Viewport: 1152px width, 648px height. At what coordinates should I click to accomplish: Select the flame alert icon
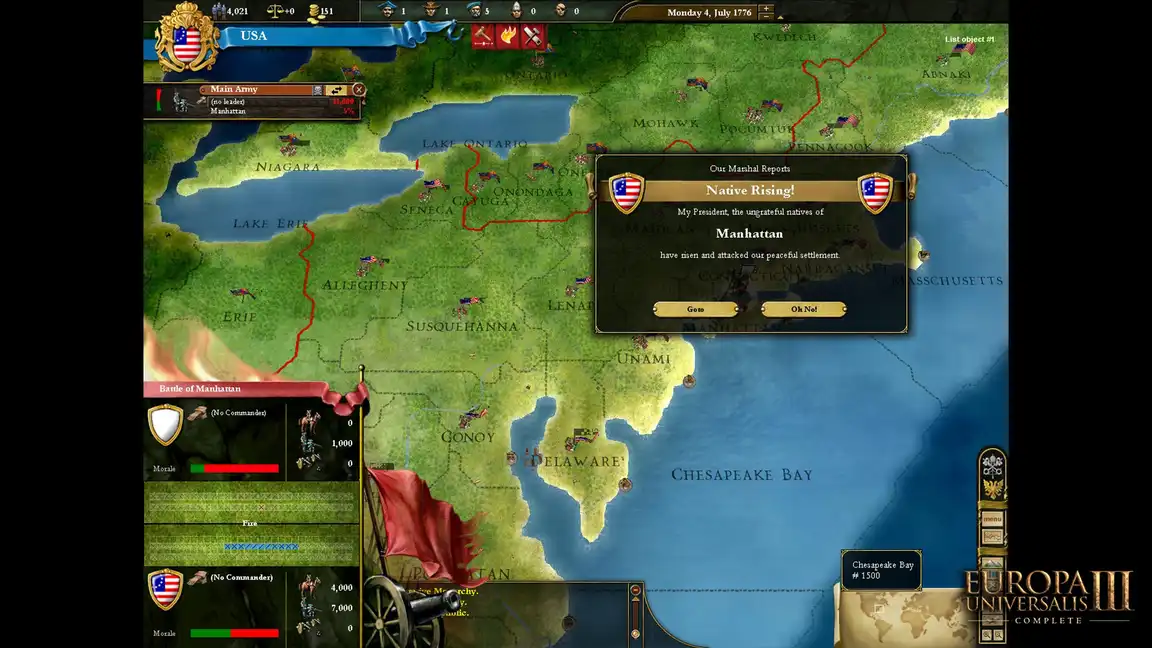[508, 36]
